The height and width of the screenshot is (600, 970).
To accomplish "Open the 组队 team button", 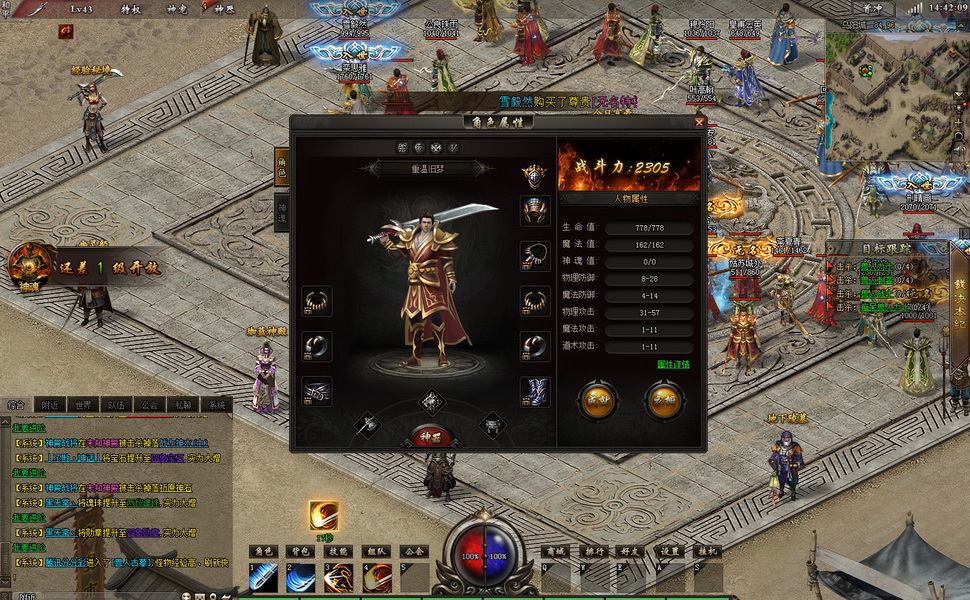I will coord(376,551).
